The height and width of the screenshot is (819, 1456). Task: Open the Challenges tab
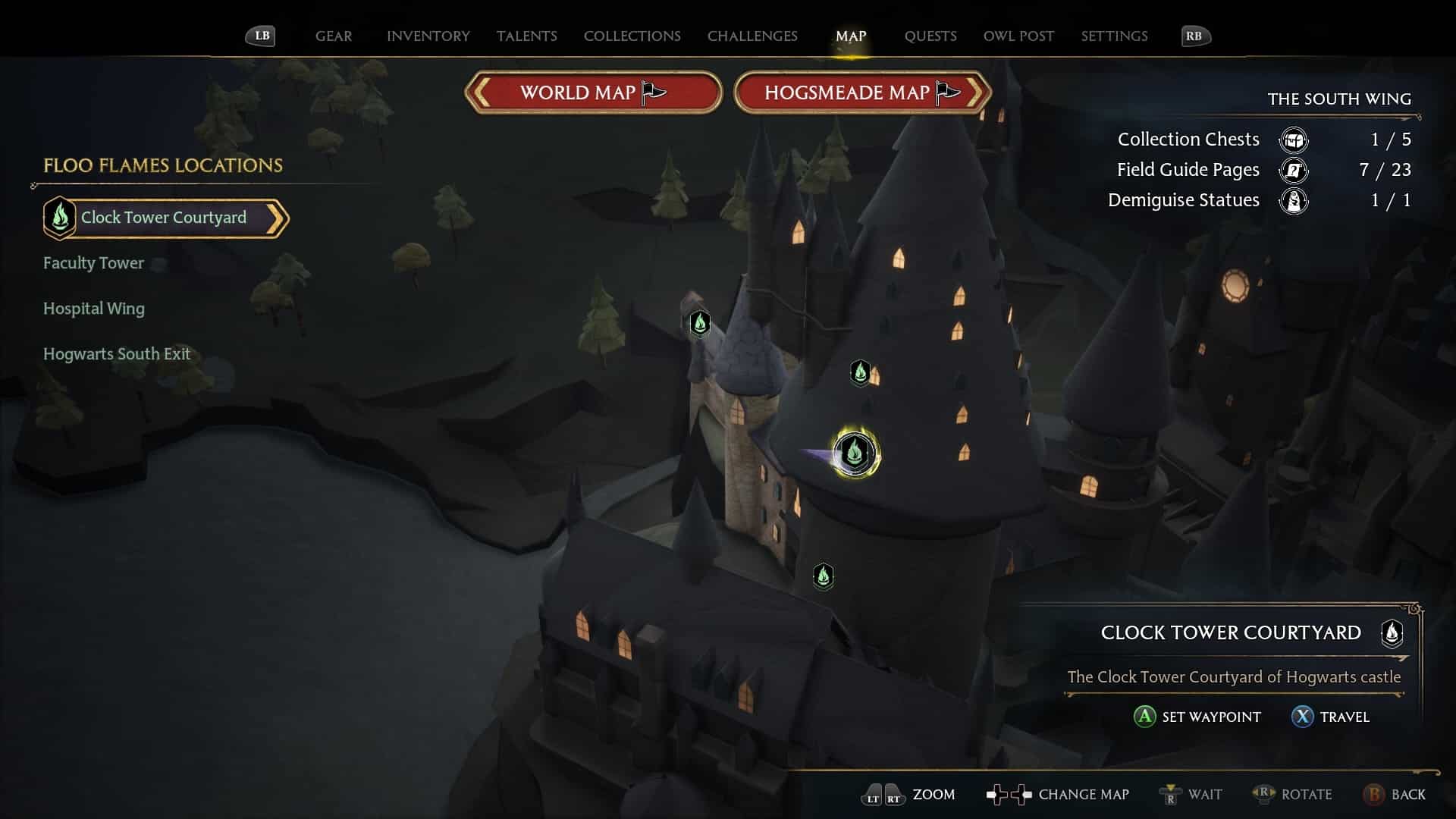click(752, 36)
